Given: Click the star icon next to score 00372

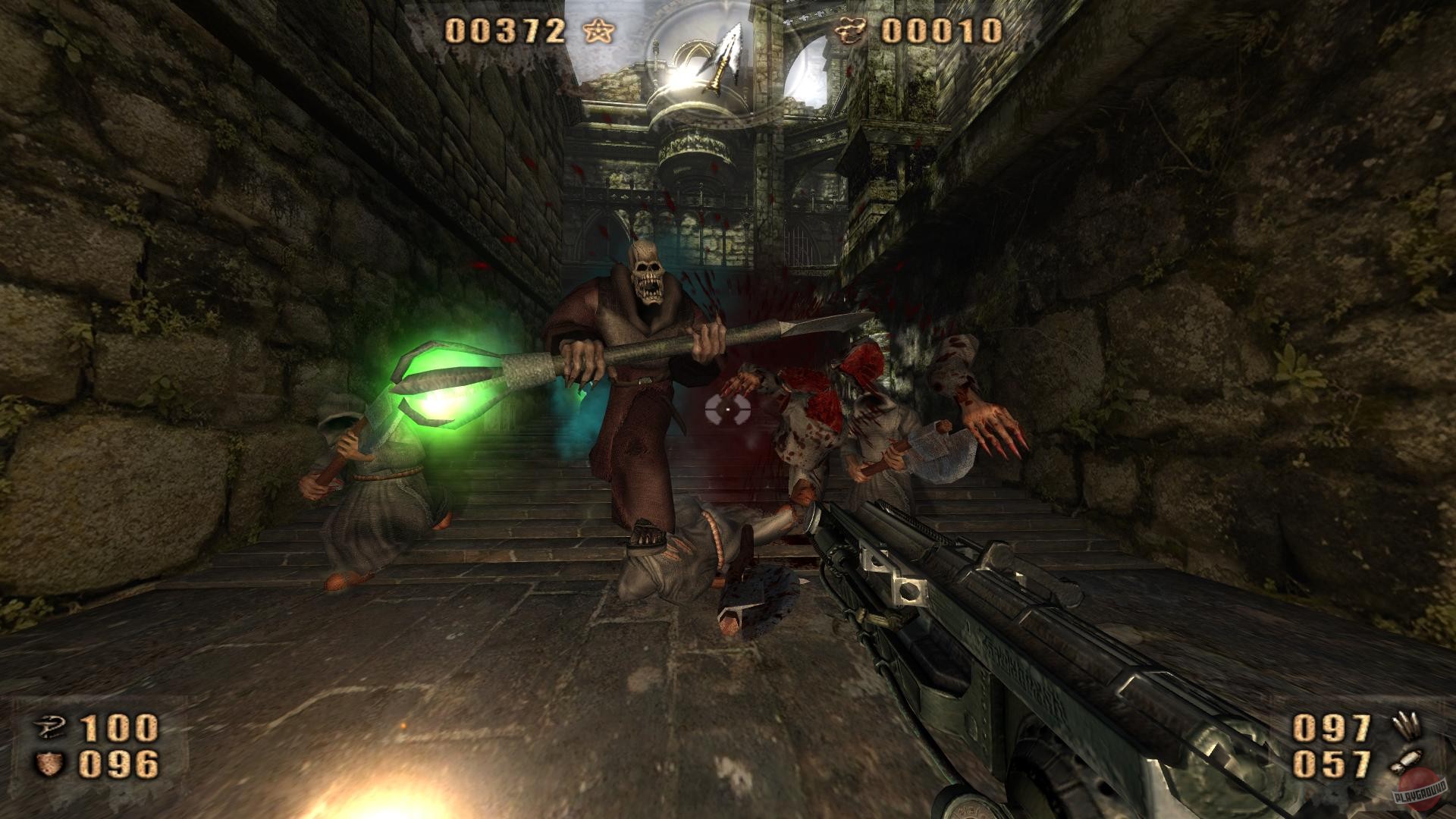Looking at the screenshot, I should tap(598, 30).
